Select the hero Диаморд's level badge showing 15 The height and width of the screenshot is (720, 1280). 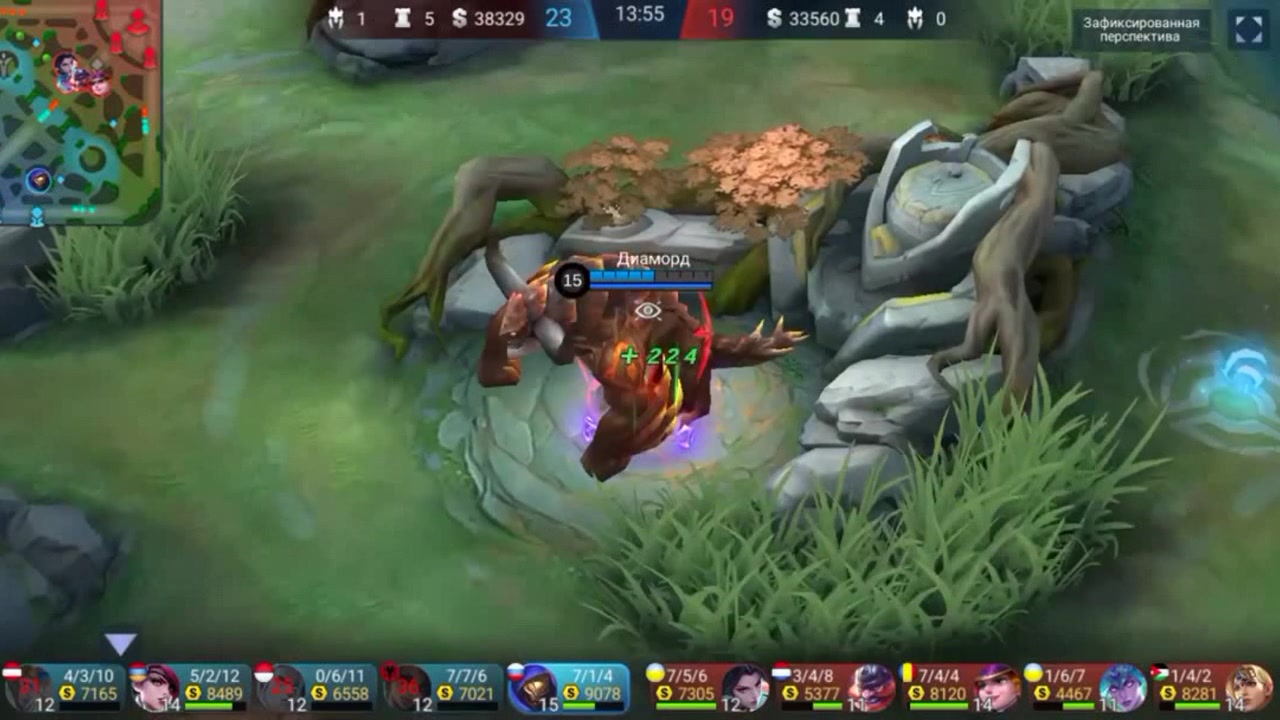coord(570,281)
